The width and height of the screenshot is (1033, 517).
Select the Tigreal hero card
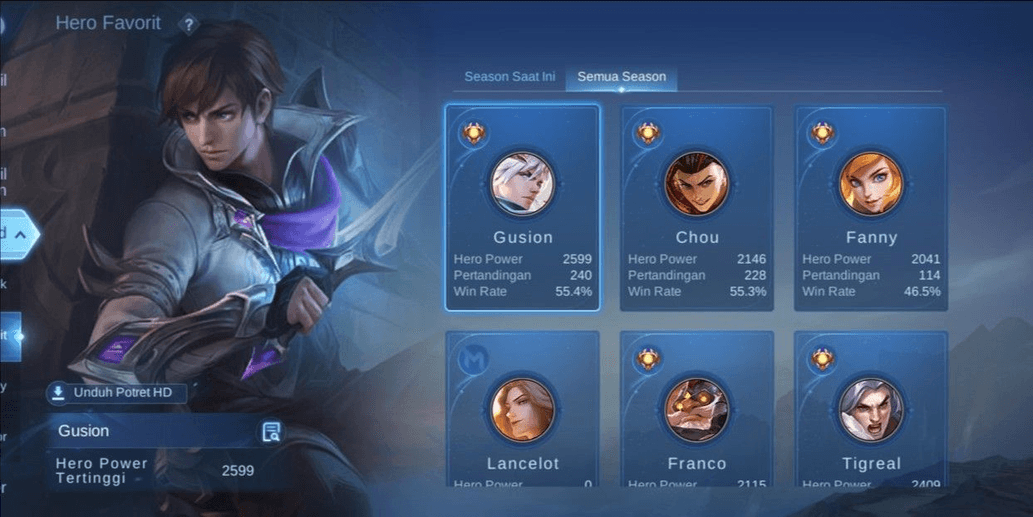coord(871,410)
